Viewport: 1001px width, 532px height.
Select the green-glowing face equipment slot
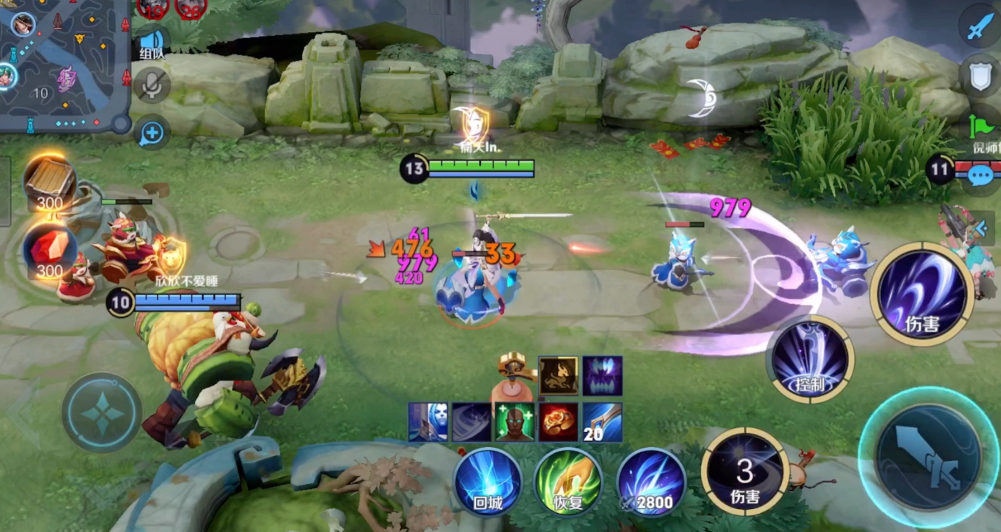coord(515,422)
